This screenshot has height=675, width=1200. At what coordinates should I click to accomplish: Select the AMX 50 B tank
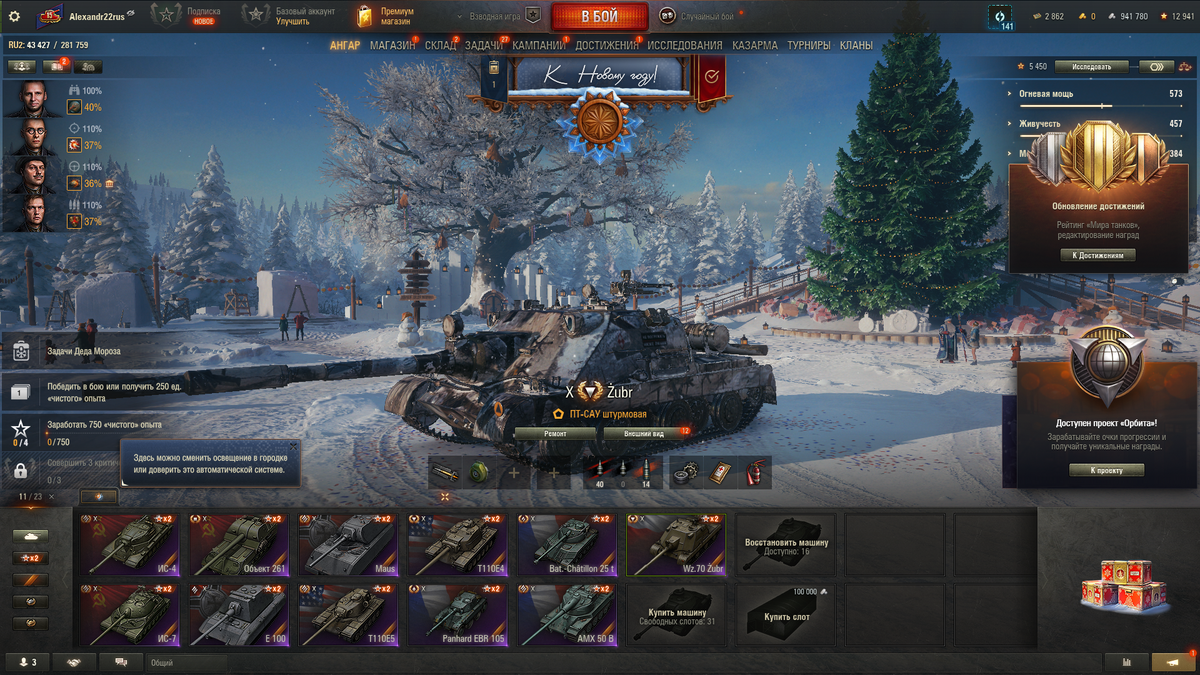pyautogui.click(x=566, y=613)
